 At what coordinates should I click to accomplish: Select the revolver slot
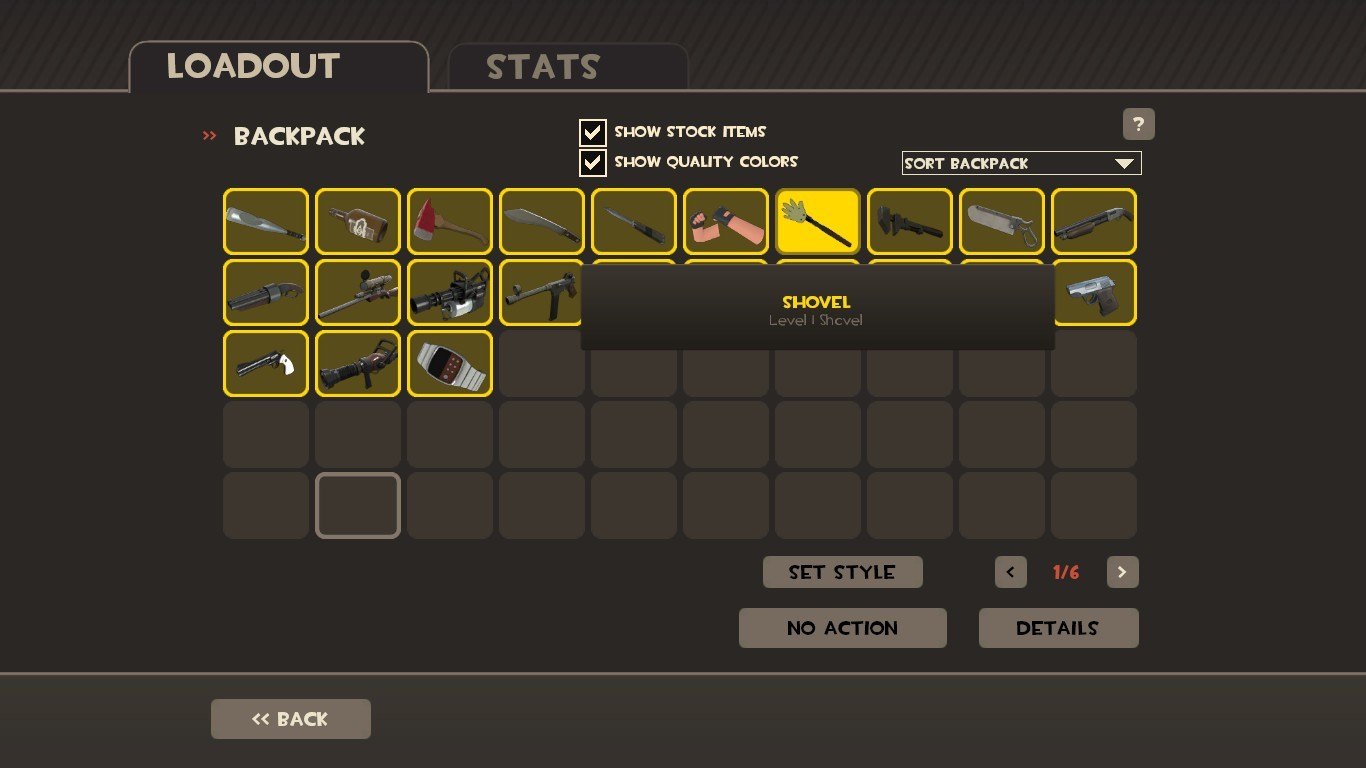266,364
